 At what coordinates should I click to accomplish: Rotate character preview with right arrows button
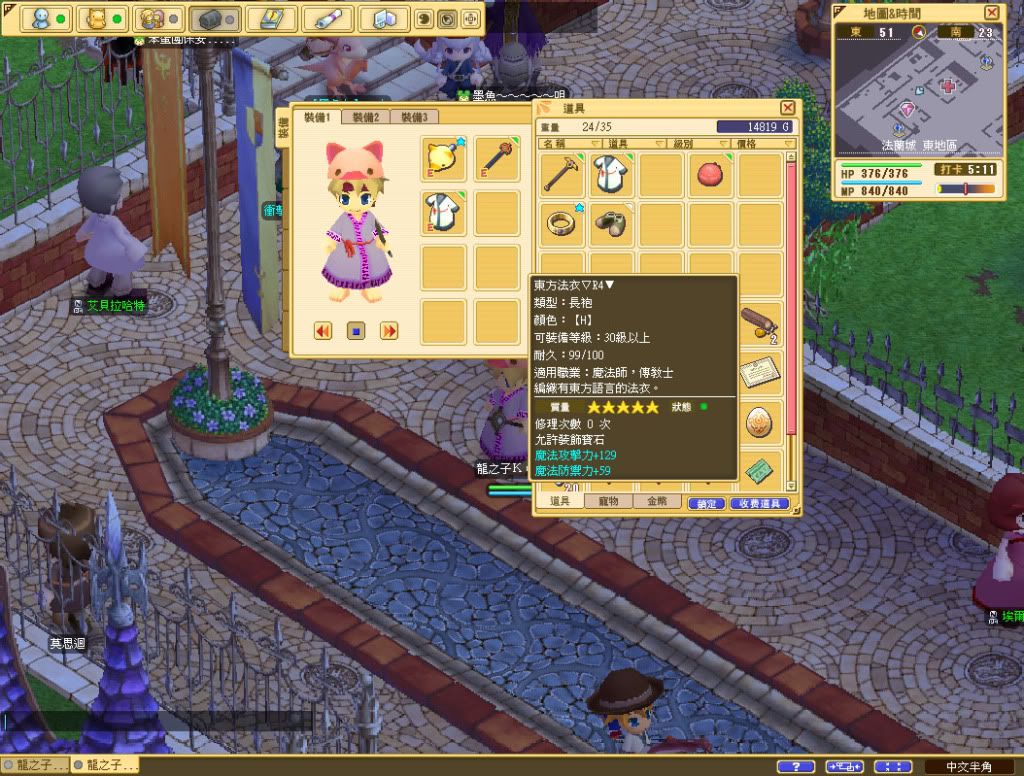(390, 330)
